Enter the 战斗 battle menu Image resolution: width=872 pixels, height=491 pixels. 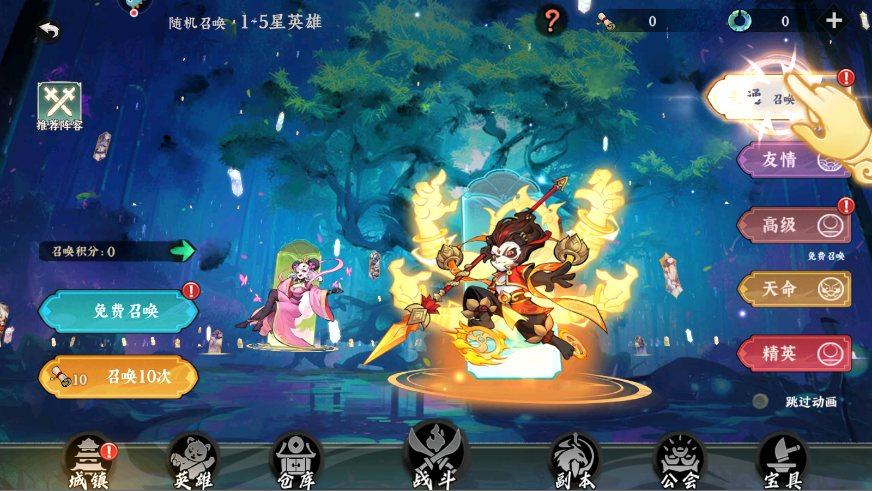[435, 458]
